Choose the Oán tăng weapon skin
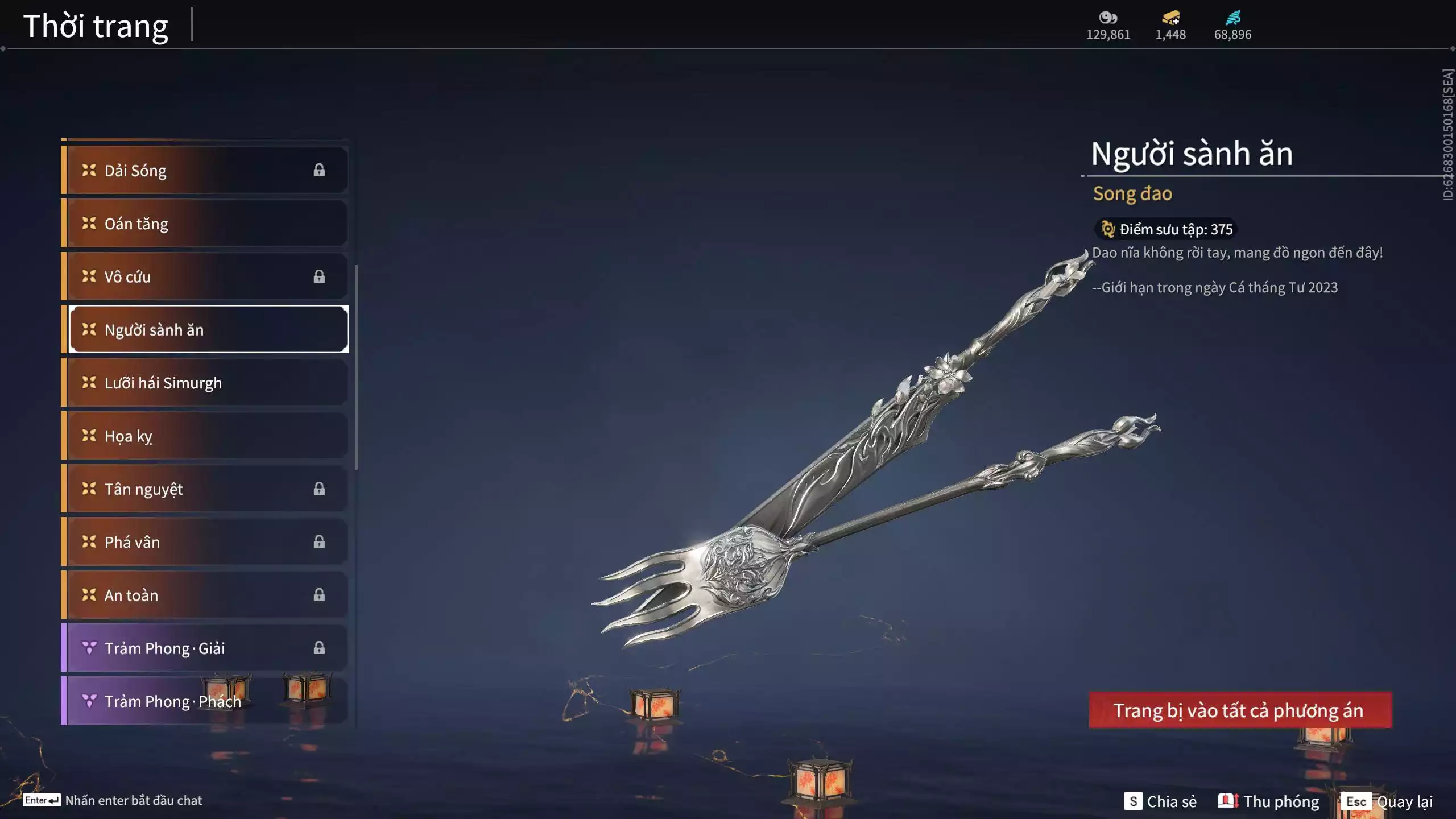The width and height of the screenshot is (1456, 819). [205, 224]
